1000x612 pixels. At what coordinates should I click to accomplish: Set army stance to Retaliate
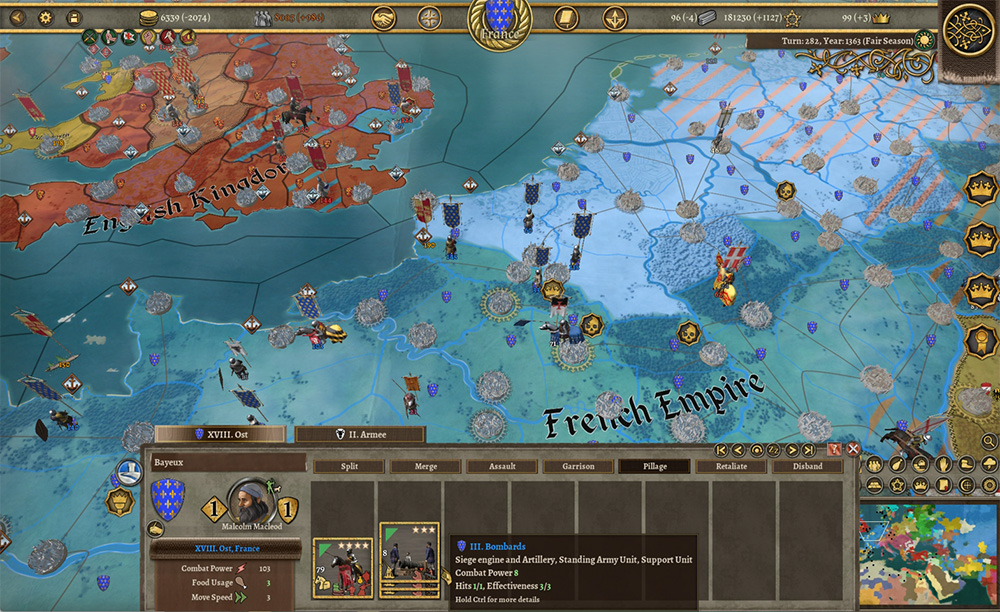(x=731, y=466)
